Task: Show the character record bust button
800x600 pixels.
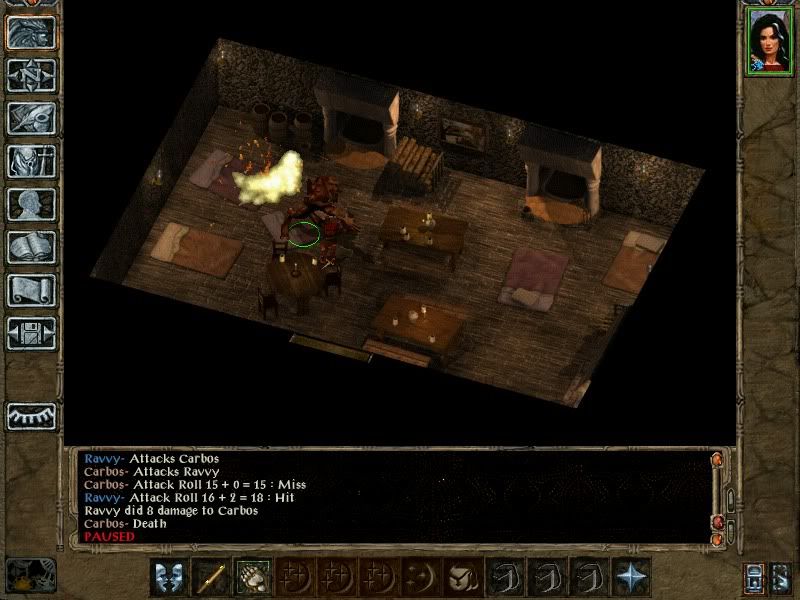Action: [31, 204]
